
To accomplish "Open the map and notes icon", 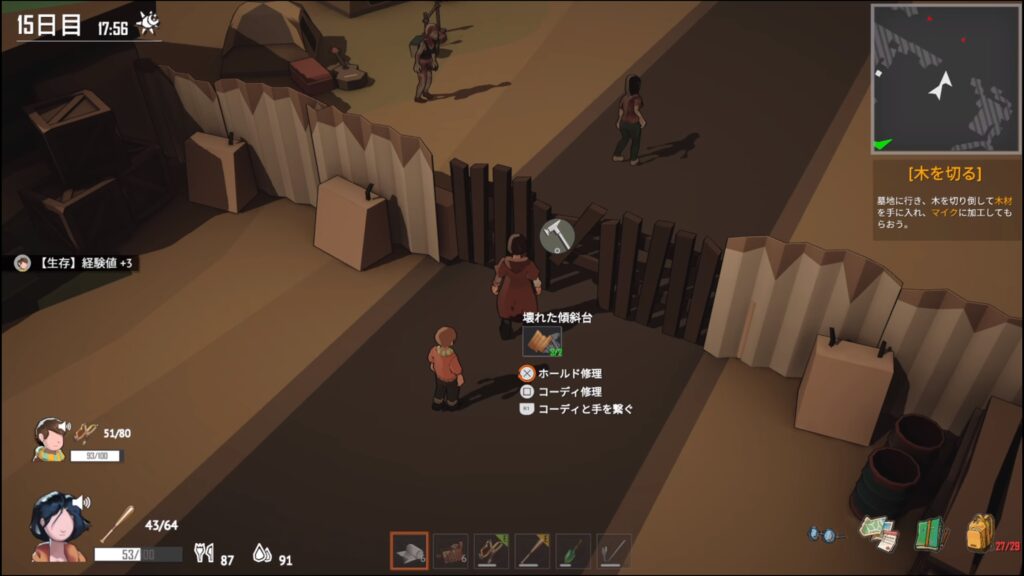I will pos(878,533).
